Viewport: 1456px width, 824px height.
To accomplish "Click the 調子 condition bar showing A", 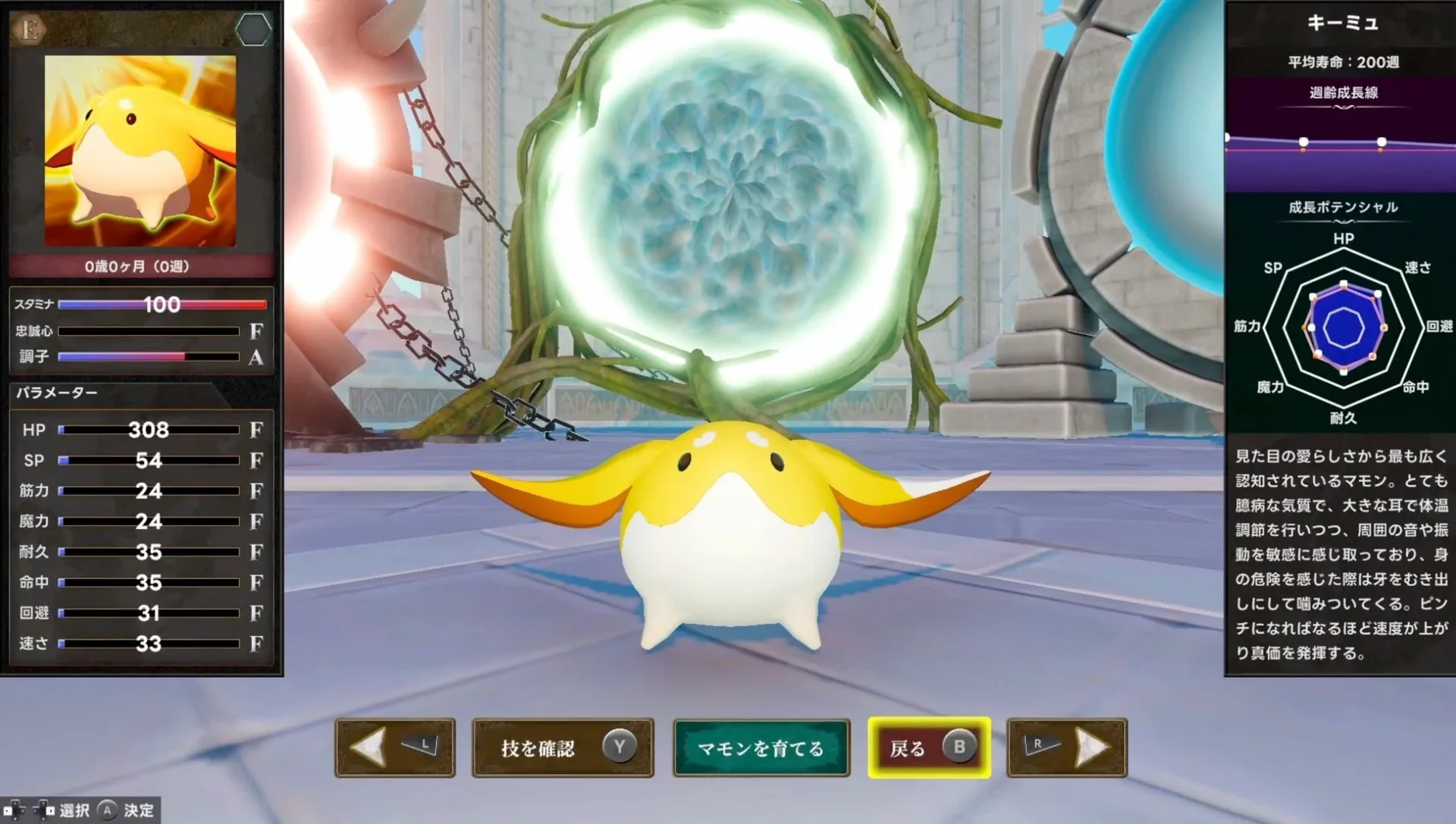I will click(148, 356).
